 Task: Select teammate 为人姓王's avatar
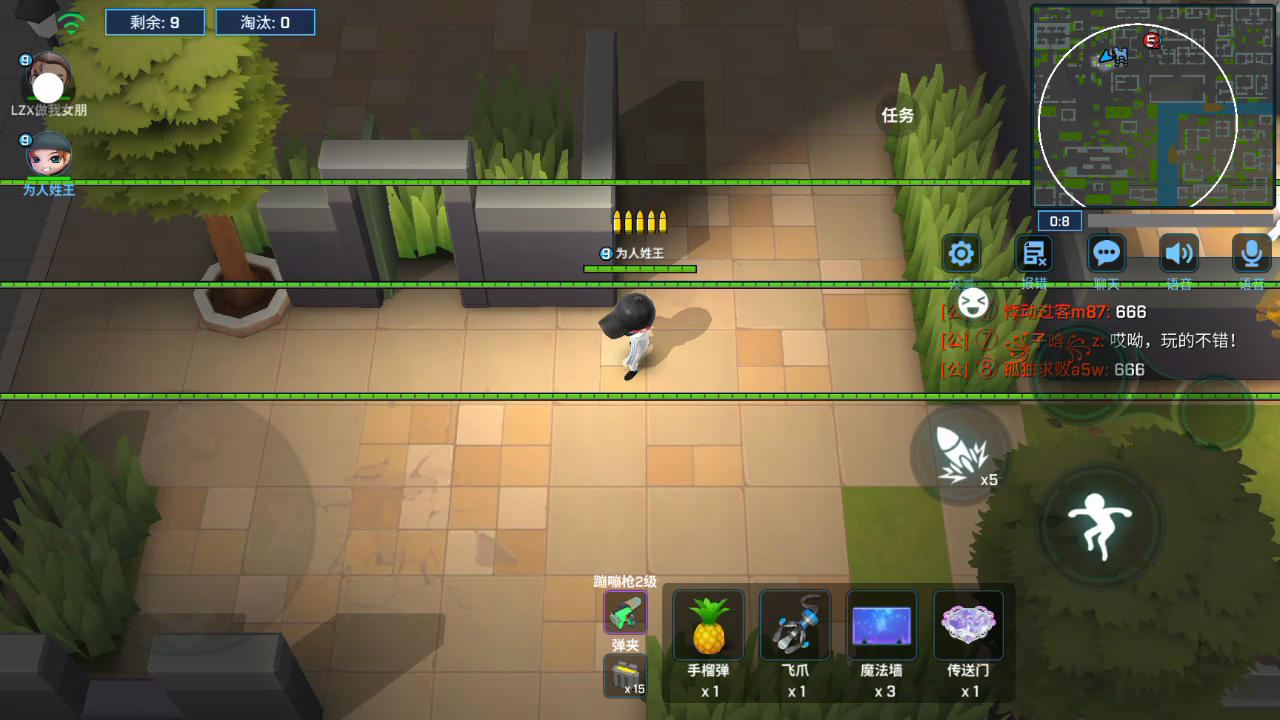48,155
